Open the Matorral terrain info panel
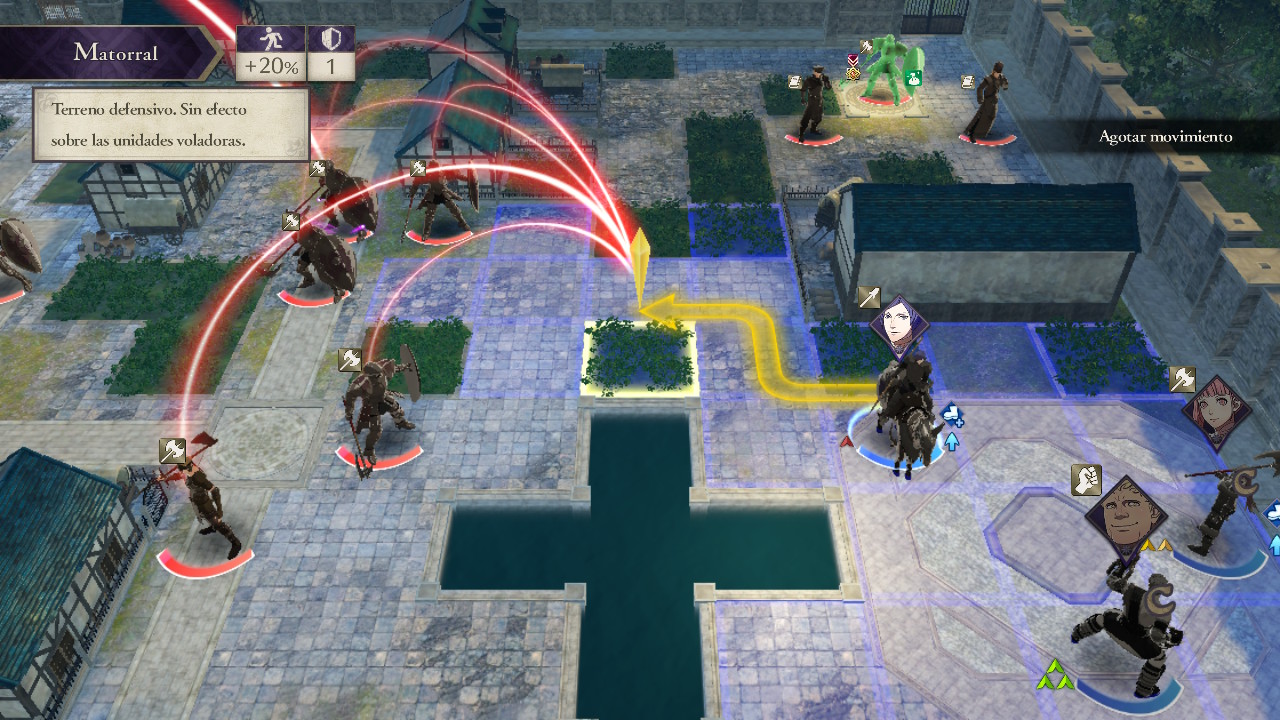 tap(116, 53)
